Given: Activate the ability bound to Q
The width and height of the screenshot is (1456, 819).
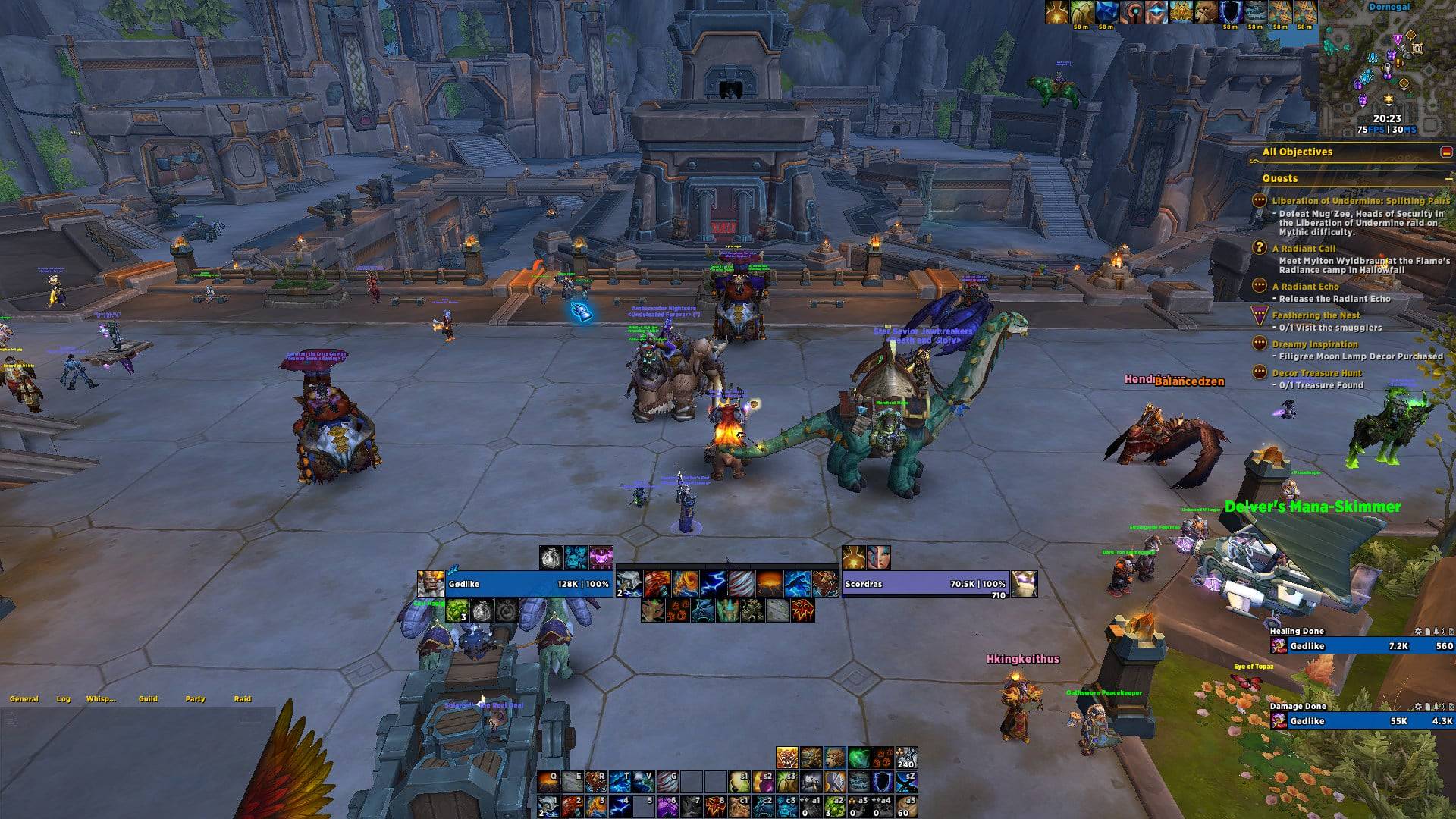Looking at the screenshot, I should coord(548,782).
